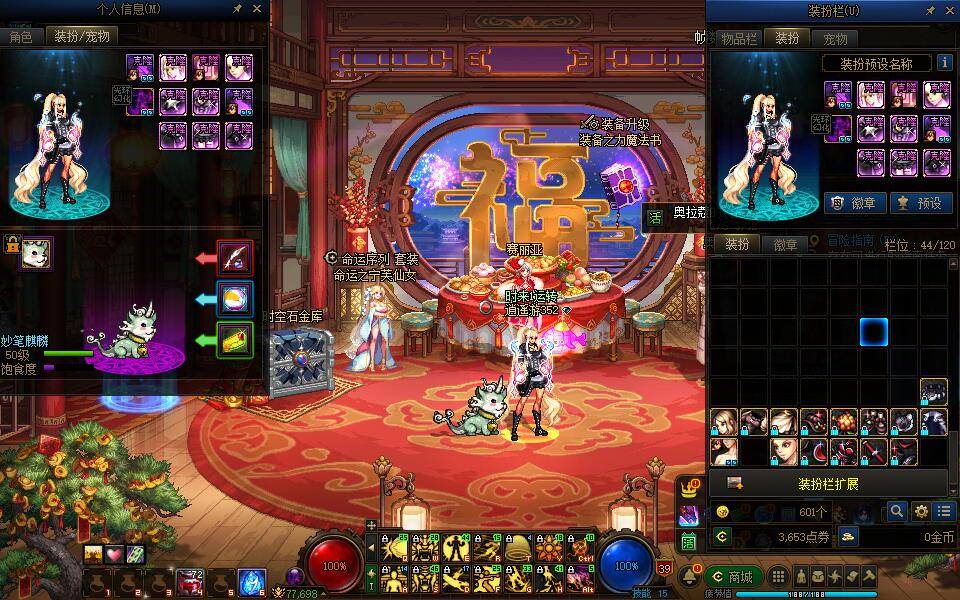Click the gear settings icon in costume panel
This screenshot has height=600, width=960.
click(921, 511)
